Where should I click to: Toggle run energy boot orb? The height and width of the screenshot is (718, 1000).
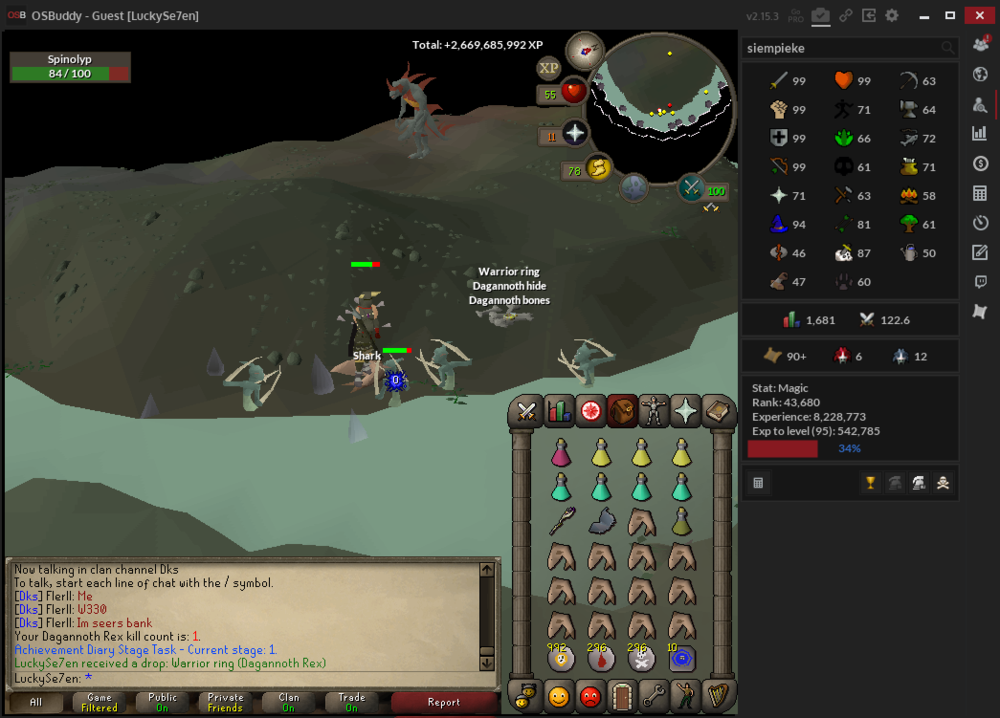point(598,168)
